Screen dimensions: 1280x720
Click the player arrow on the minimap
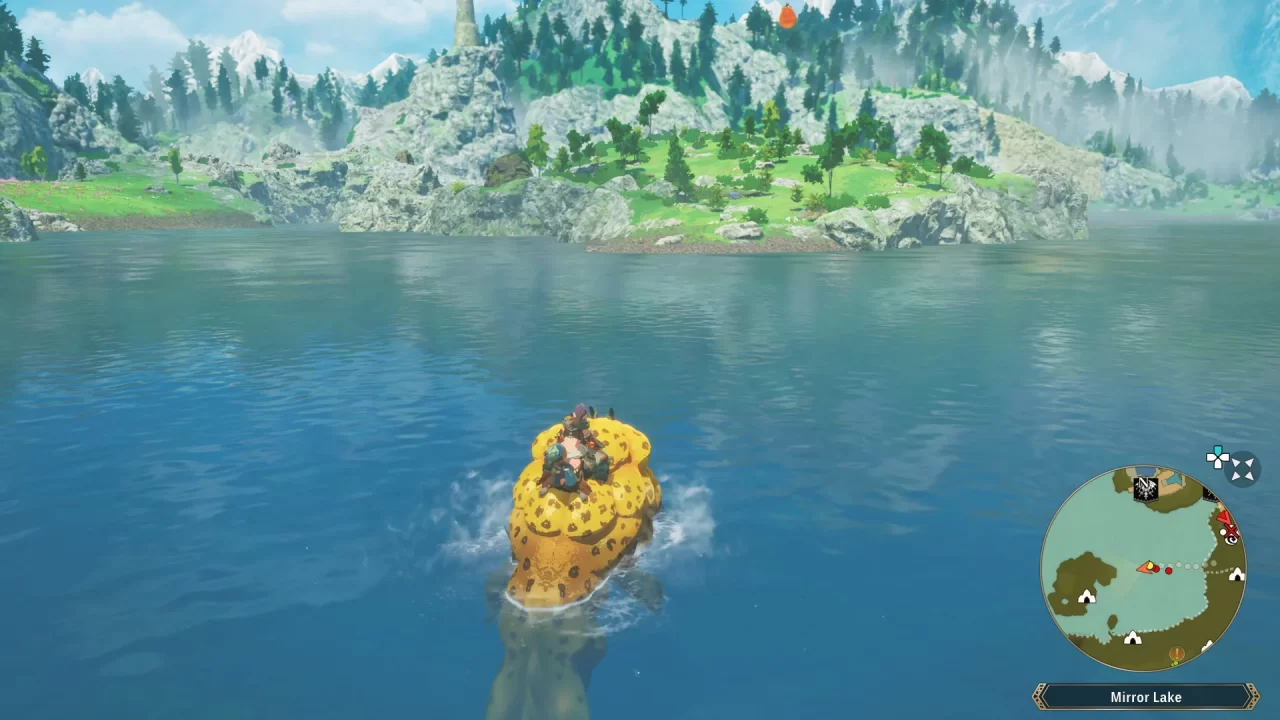(1144, 566)
